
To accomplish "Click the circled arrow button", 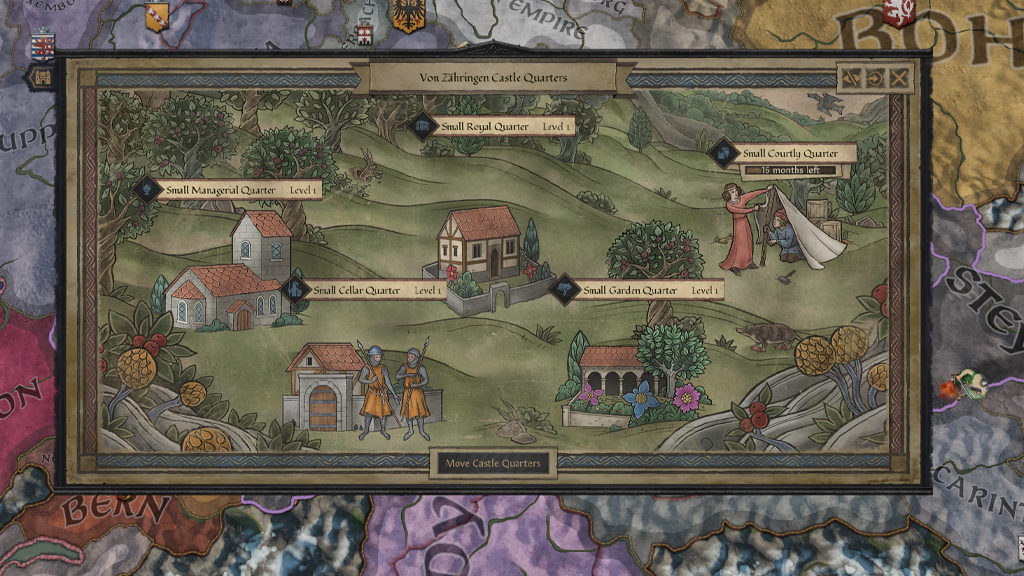I will (876, 78).
